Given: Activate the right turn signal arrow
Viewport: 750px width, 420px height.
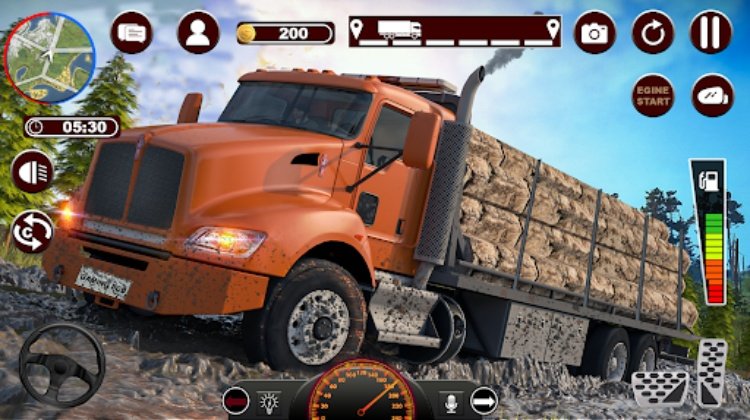Looking at the screenshot, I should [484, 399].
